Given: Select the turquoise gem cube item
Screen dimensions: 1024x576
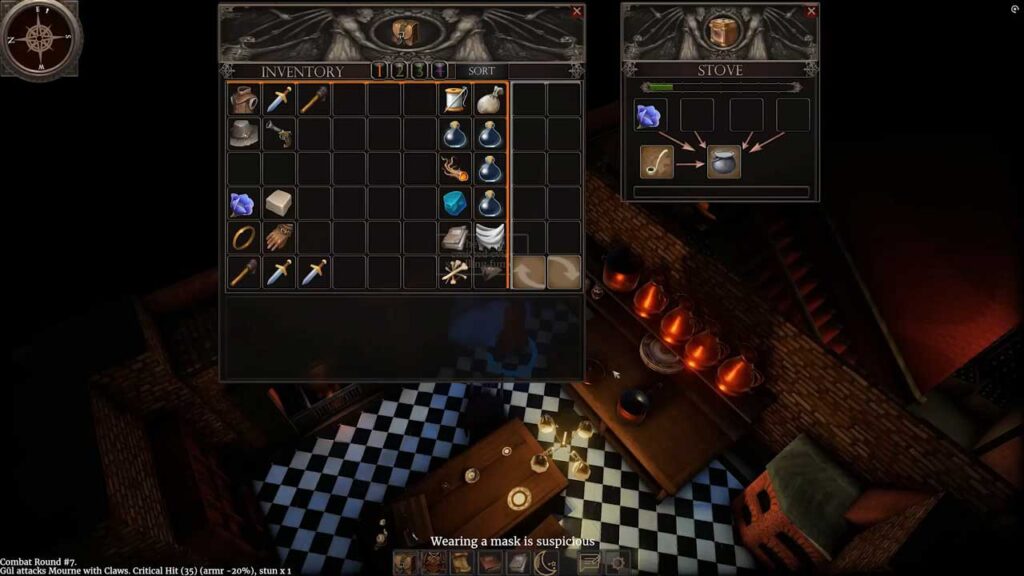Looking at the screenshot, I should (x=456, y=203).
